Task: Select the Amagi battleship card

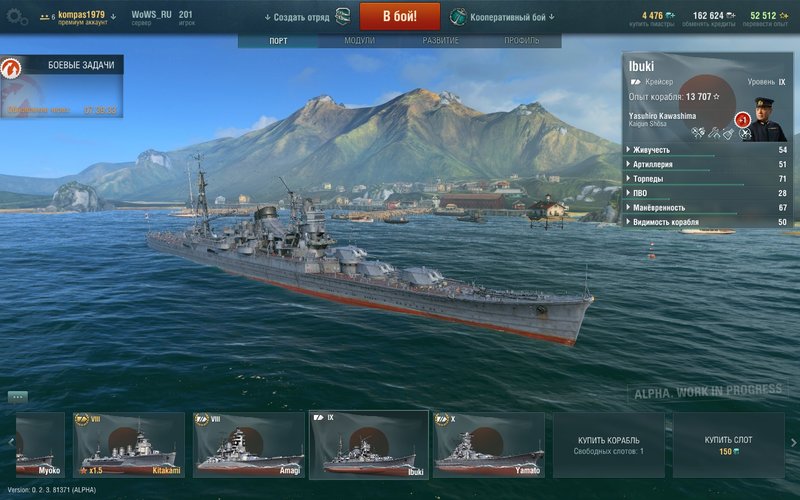Action: tap(249, 445)
